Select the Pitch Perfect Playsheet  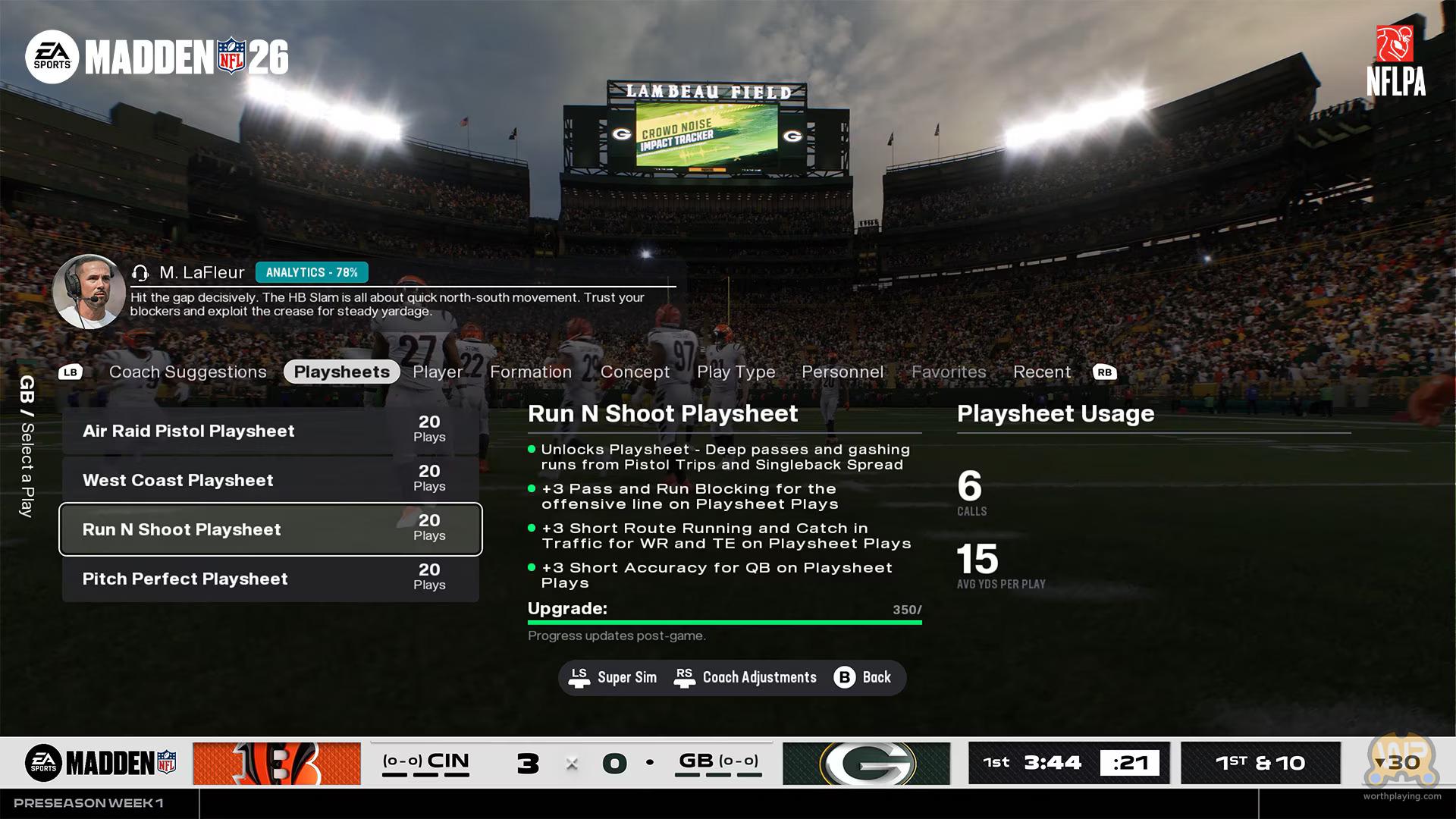click(270, 579)
